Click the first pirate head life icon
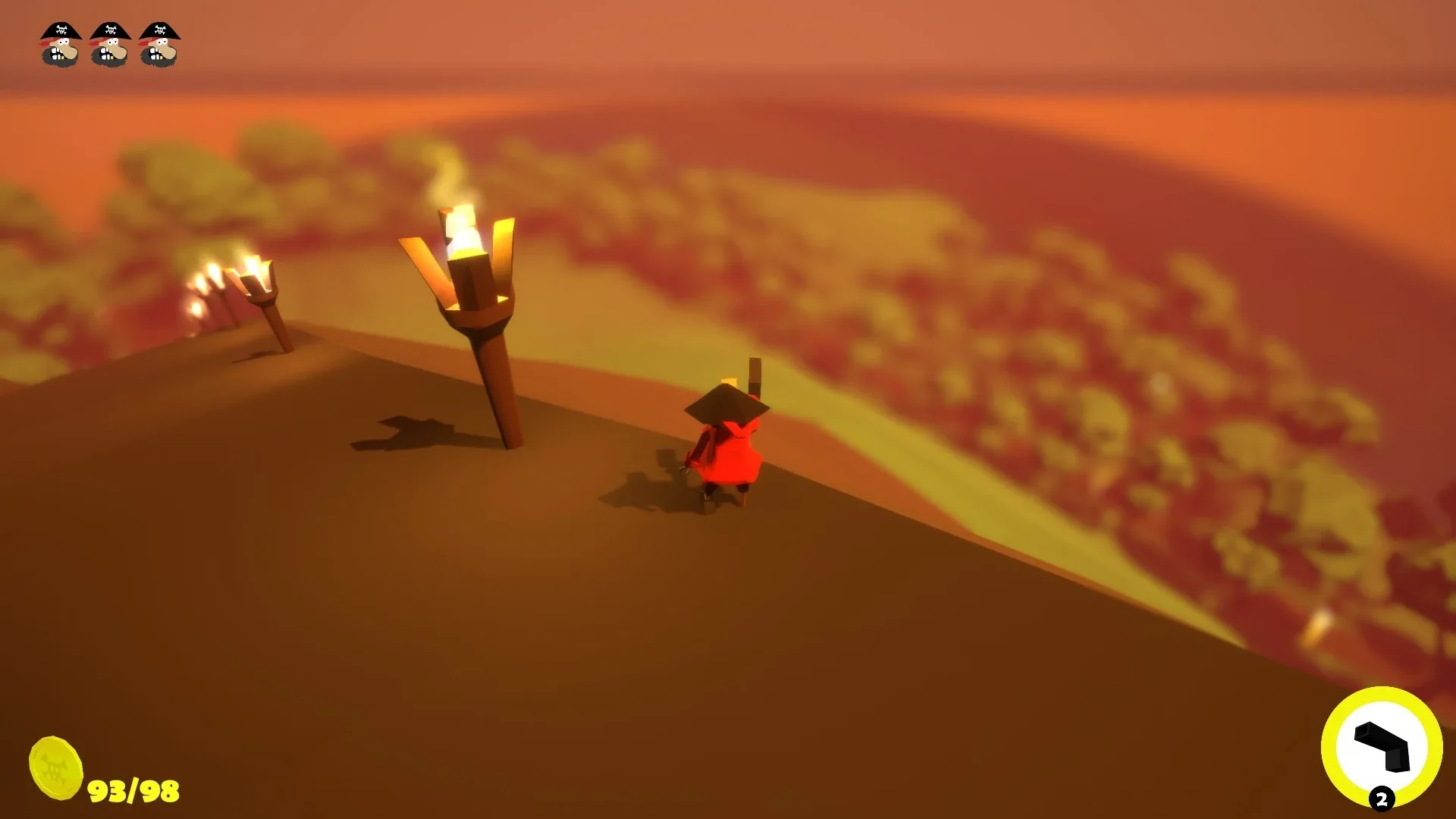 pyautogui.click(x=59, y=45)
